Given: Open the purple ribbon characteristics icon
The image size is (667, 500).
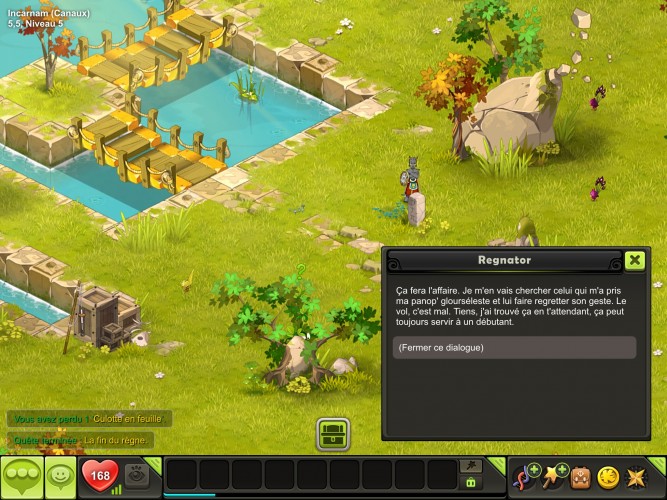Looking at the screenshot, I should (x=525, y=476).
